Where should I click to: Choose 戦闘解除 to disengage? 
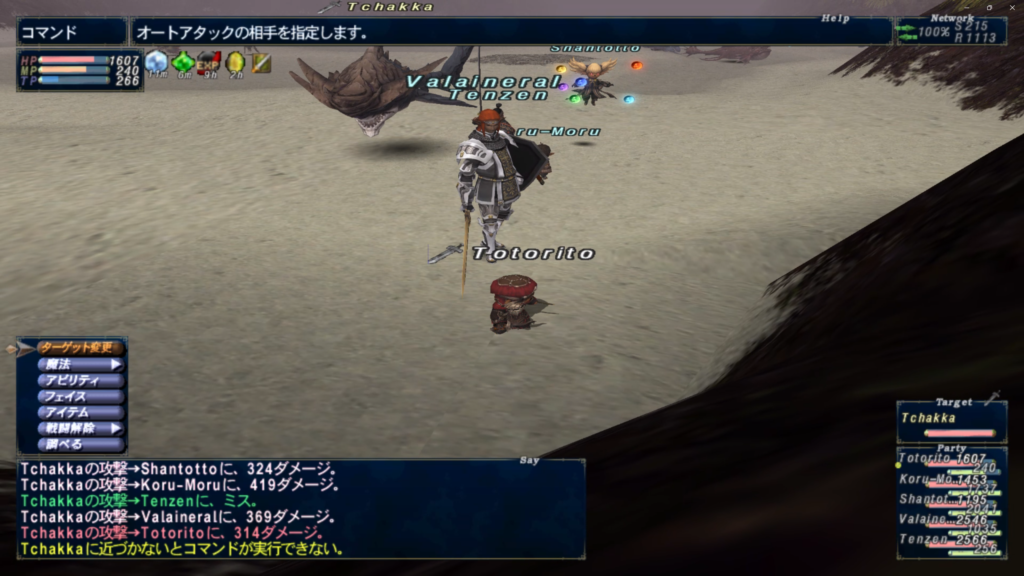pos(80,428)
